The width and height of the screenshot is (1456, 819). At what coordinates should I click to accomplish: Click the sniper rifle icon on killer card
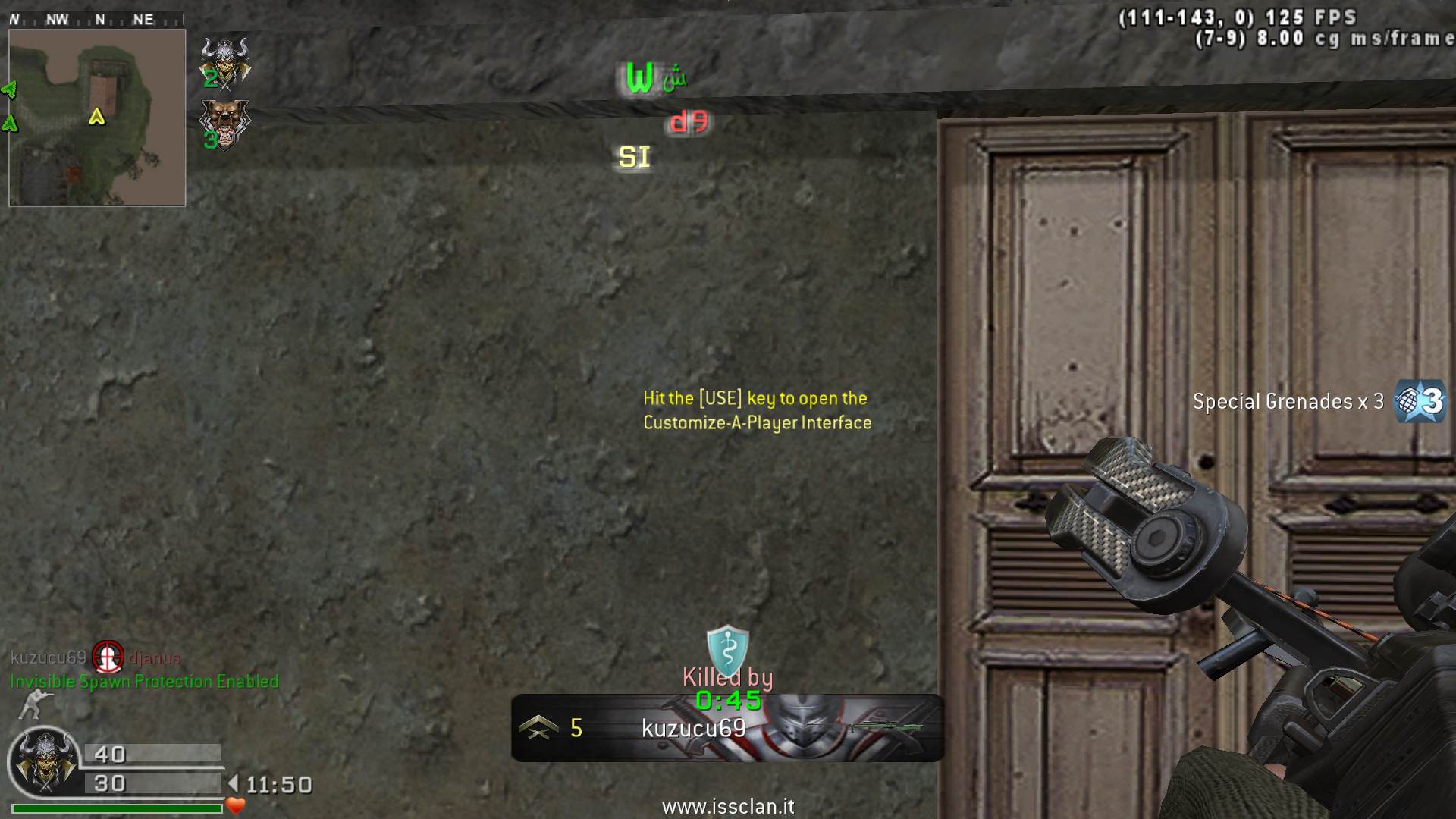[887, 728]
